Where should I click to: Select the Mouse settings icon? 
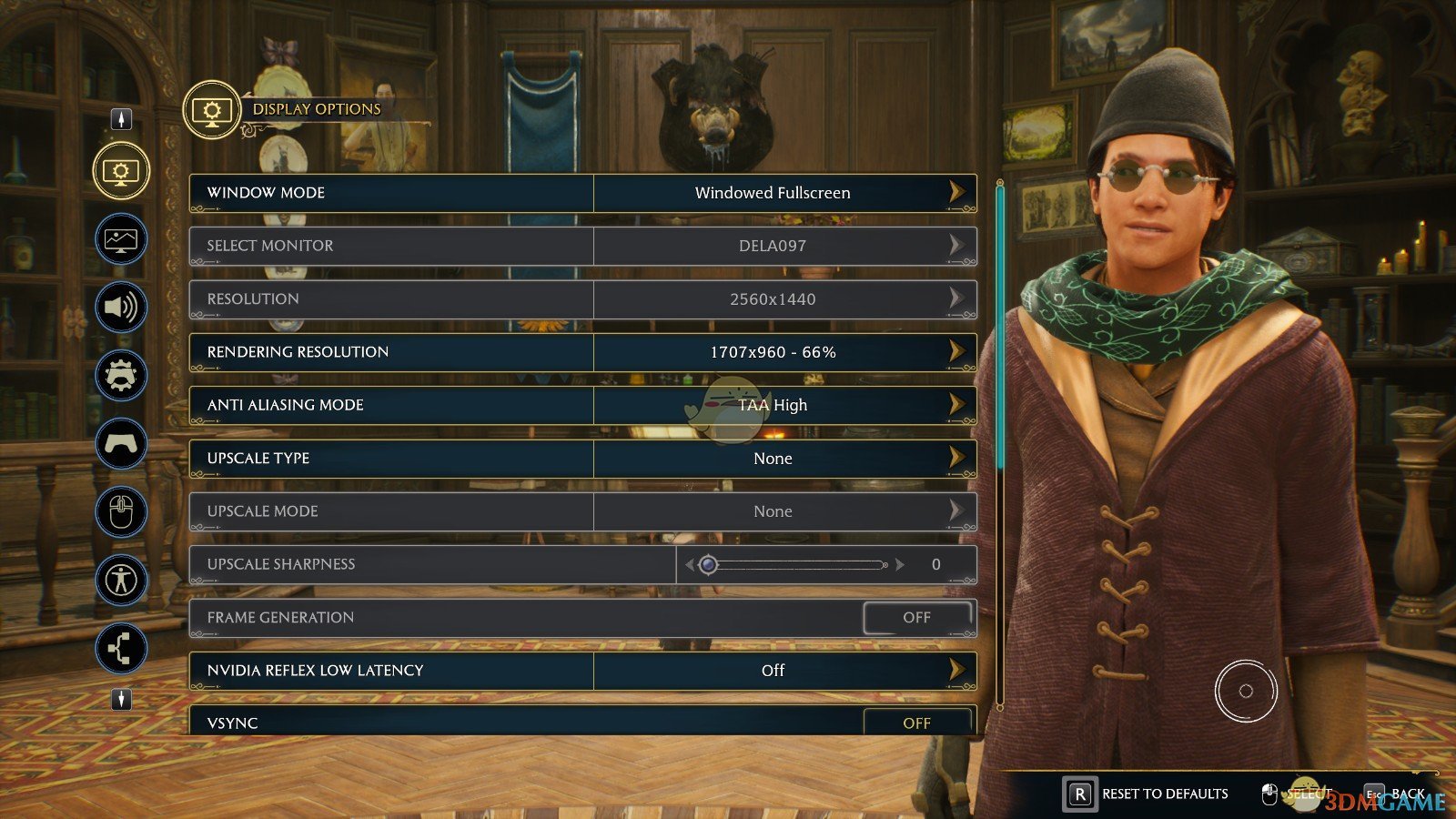(x=121, y=511)
